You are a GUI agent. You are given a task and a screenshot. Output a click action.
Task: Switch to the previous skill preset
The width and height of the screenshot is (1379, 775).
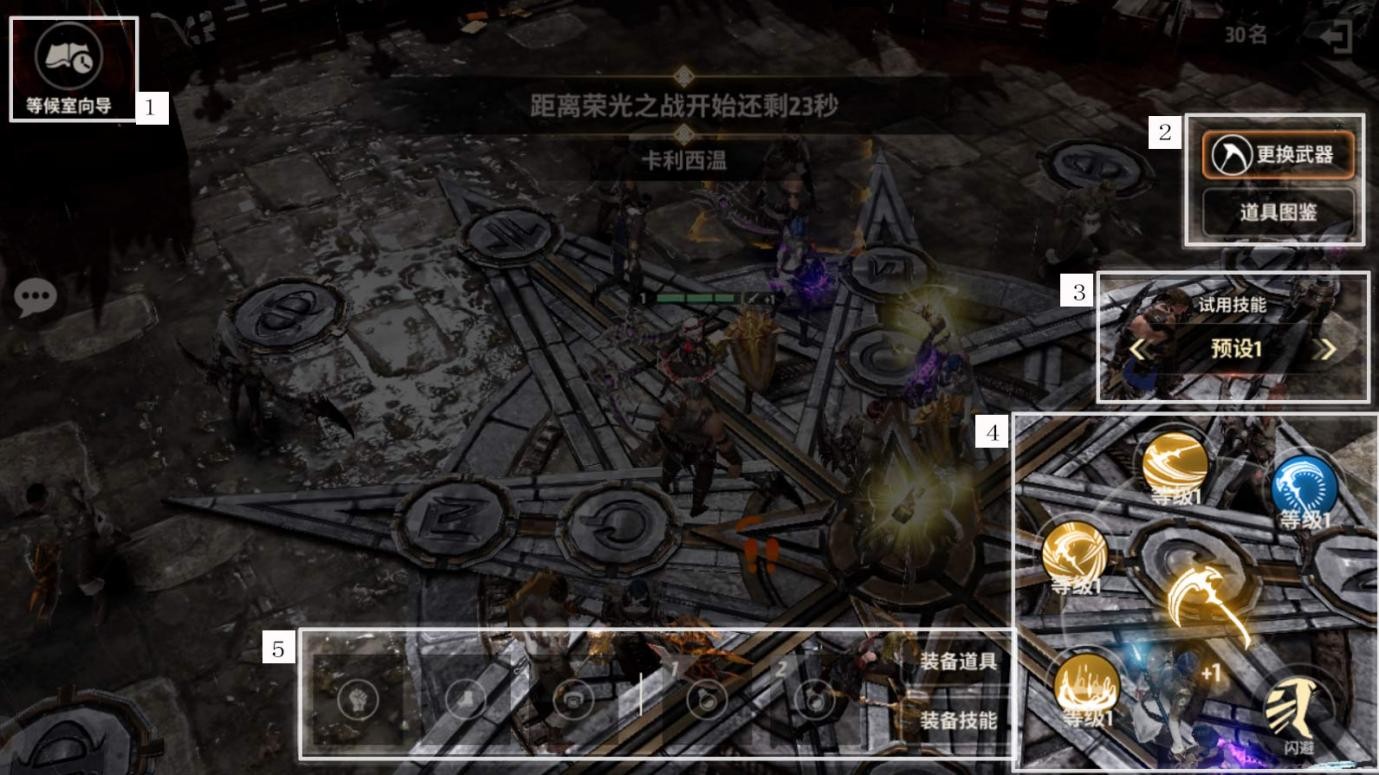1137,350
